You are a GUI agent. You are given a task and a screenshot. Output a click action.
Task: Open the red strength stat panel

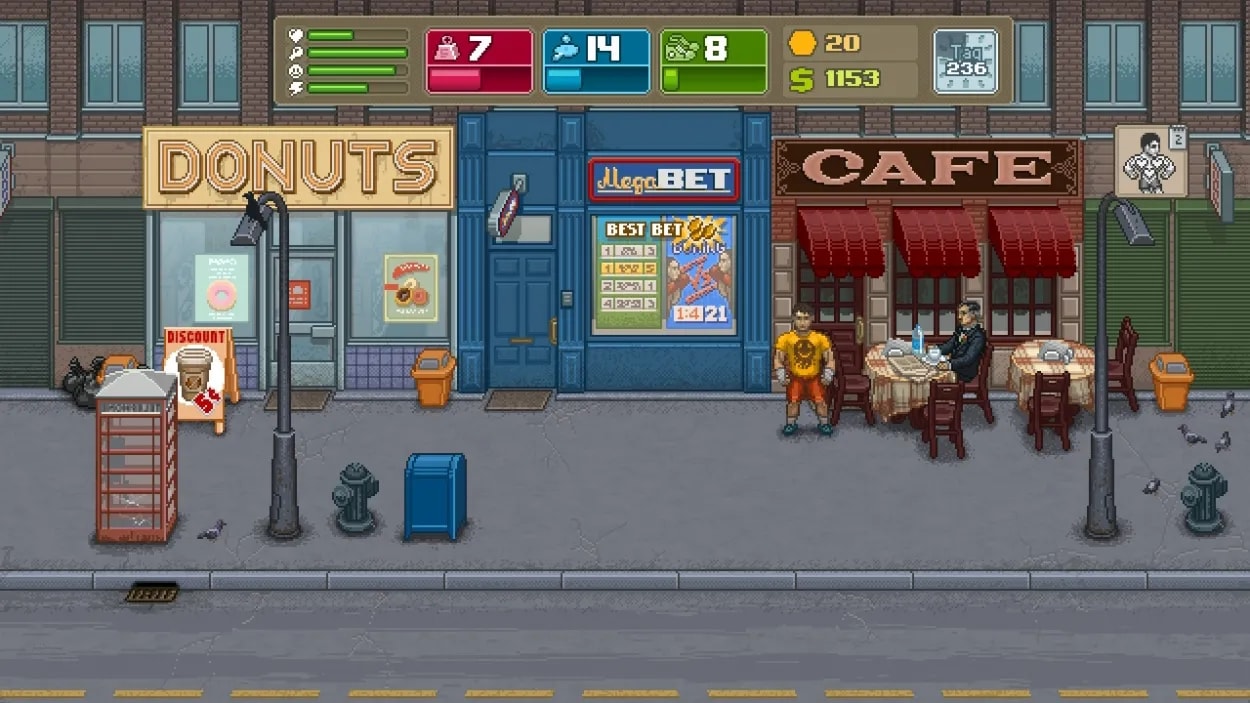tap(479, 61)
